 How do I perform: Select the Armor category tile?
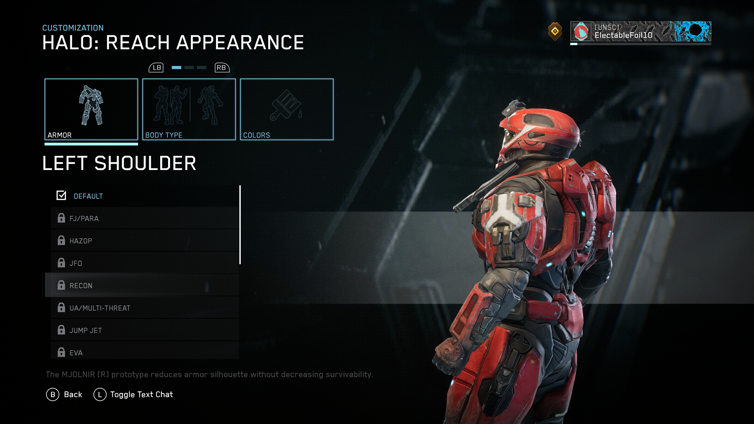[91, 109]
